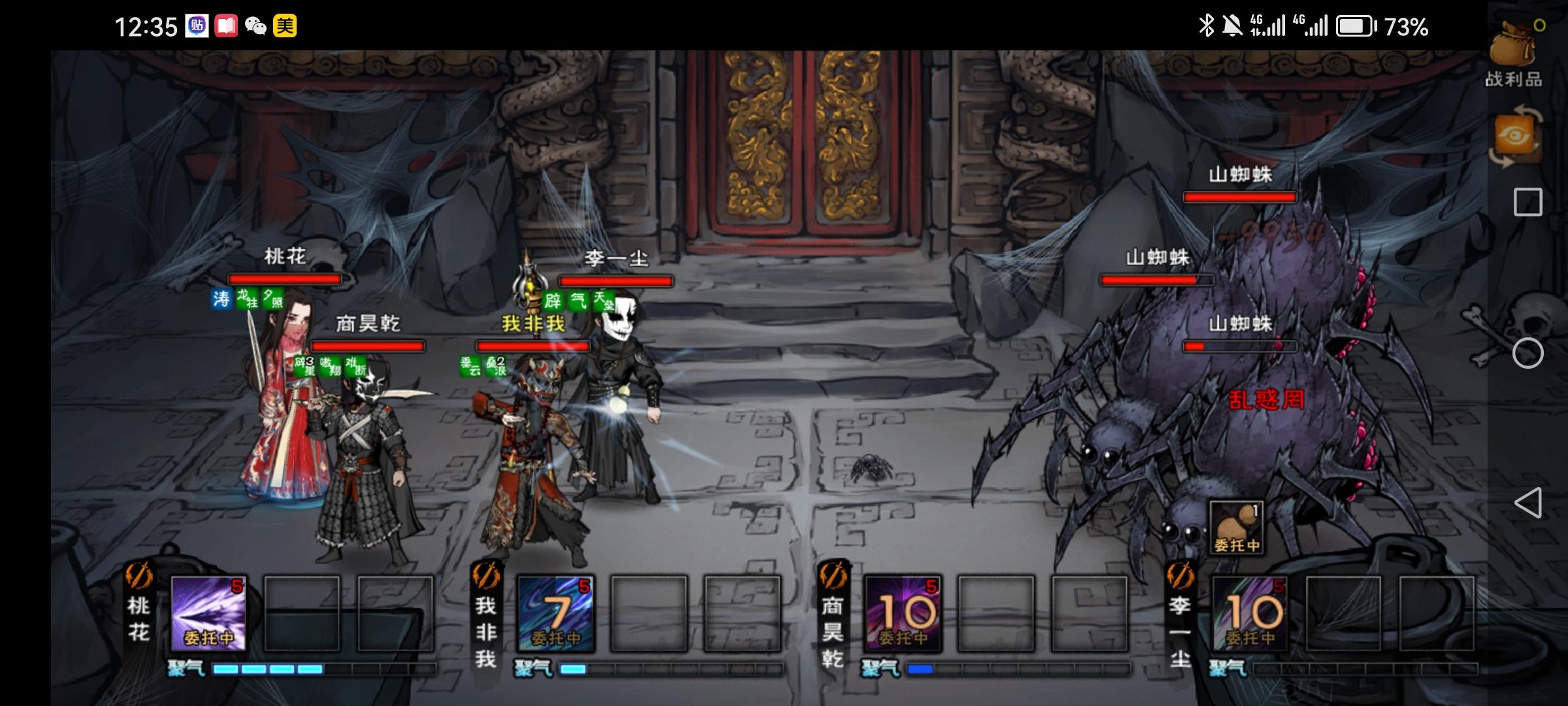Choose 商昊乾's dark purple skill card
The image size is (1568, 706).
(902, 614)
